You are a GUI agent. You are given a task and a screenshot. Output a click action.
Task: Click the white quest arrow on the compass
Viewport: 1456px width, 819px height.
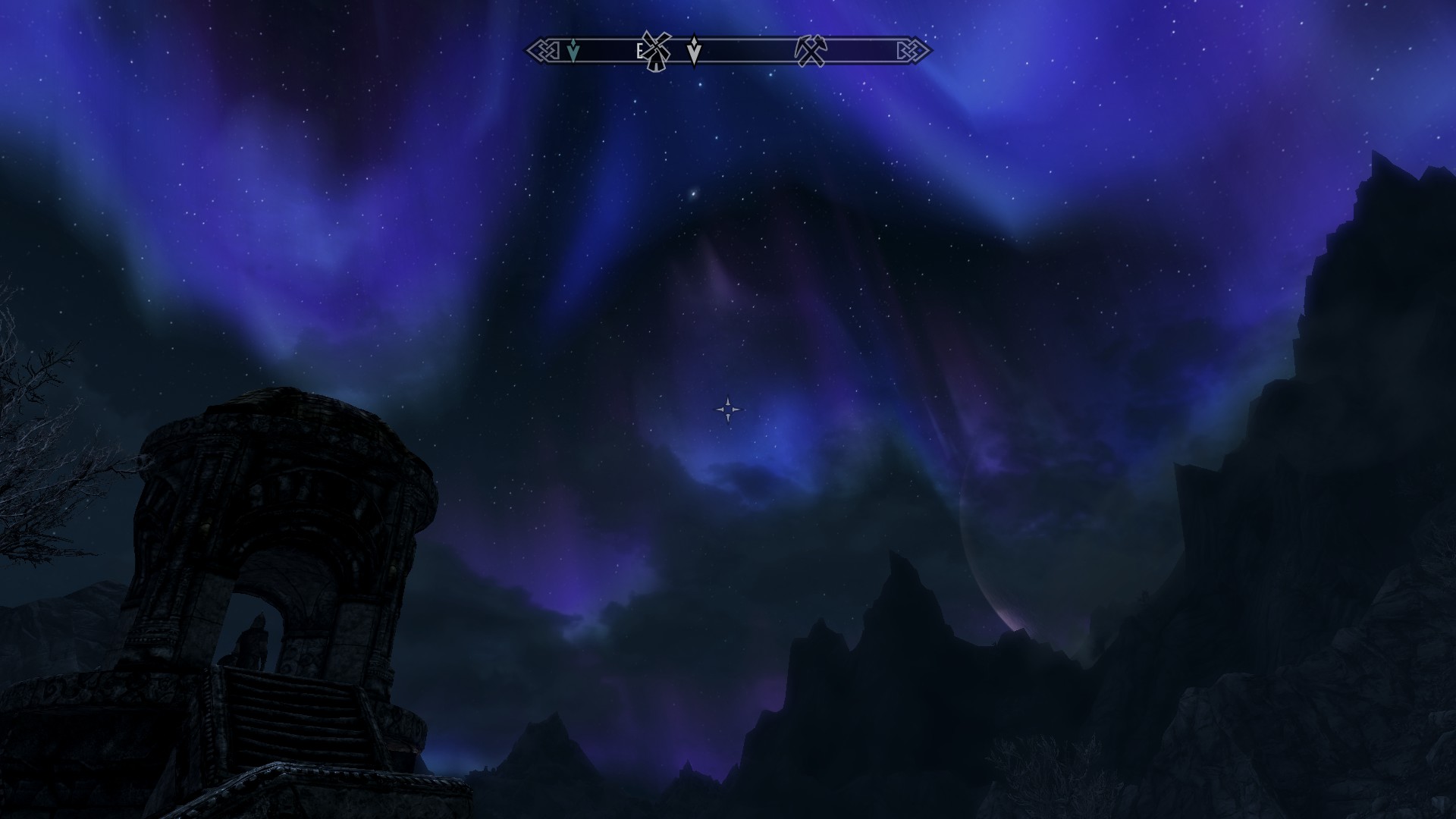pyautogui.click(x=694, y=51)
